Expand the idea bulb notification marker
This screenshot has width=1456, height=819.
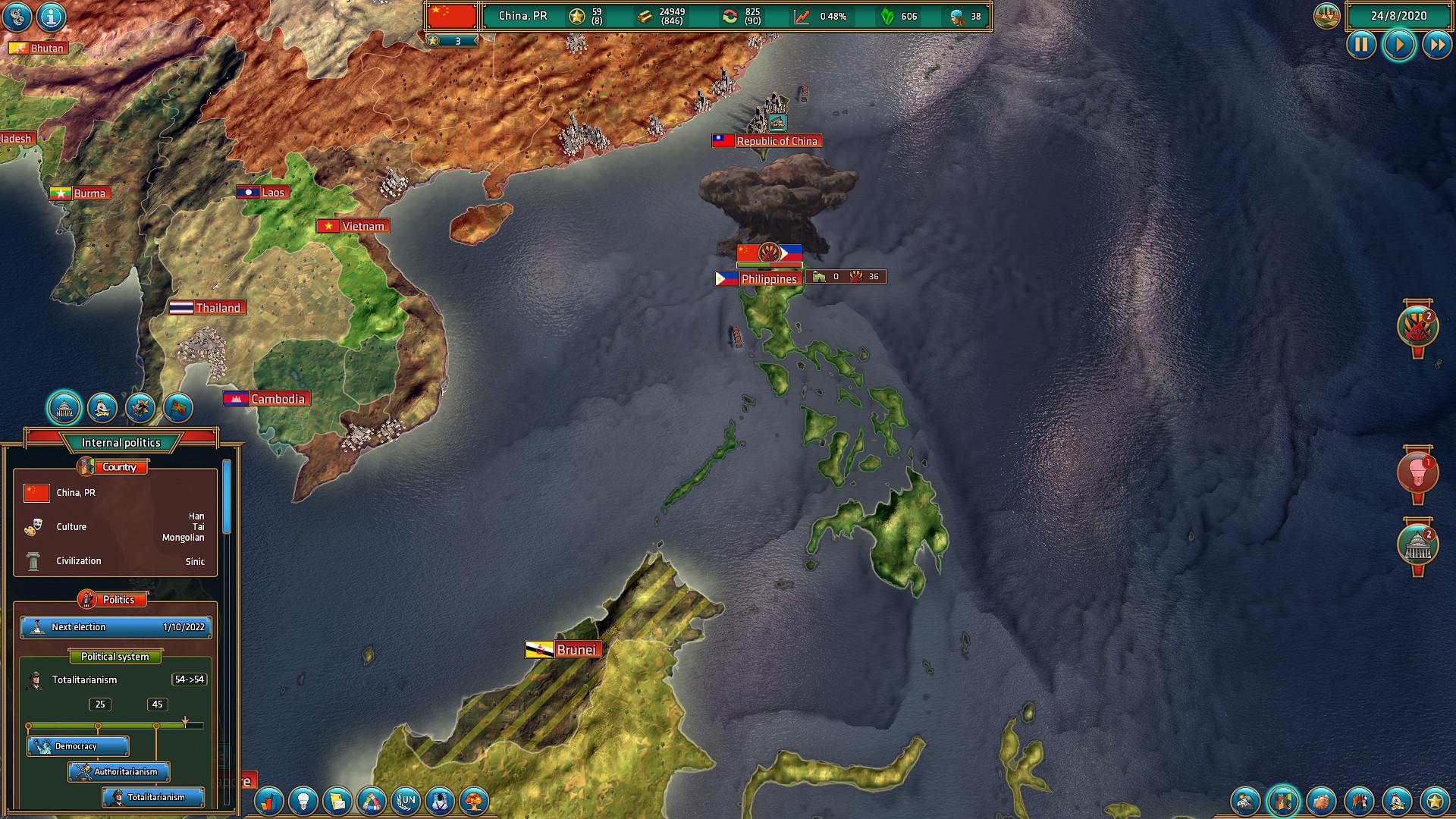point(1418,472)
